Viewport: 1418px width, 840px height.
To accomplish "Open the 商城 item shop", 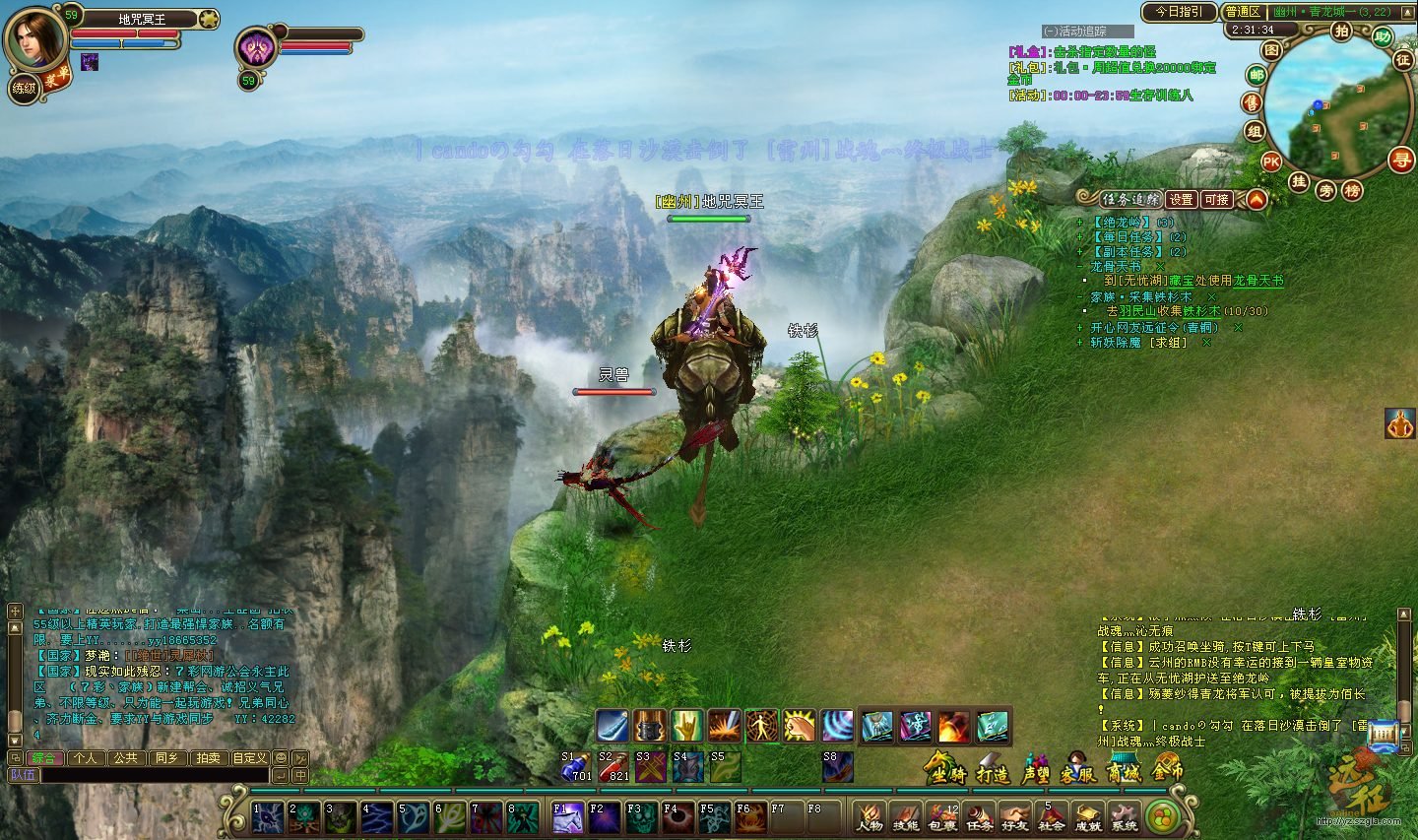I will pyautogui.click(x=1124, y=768).
